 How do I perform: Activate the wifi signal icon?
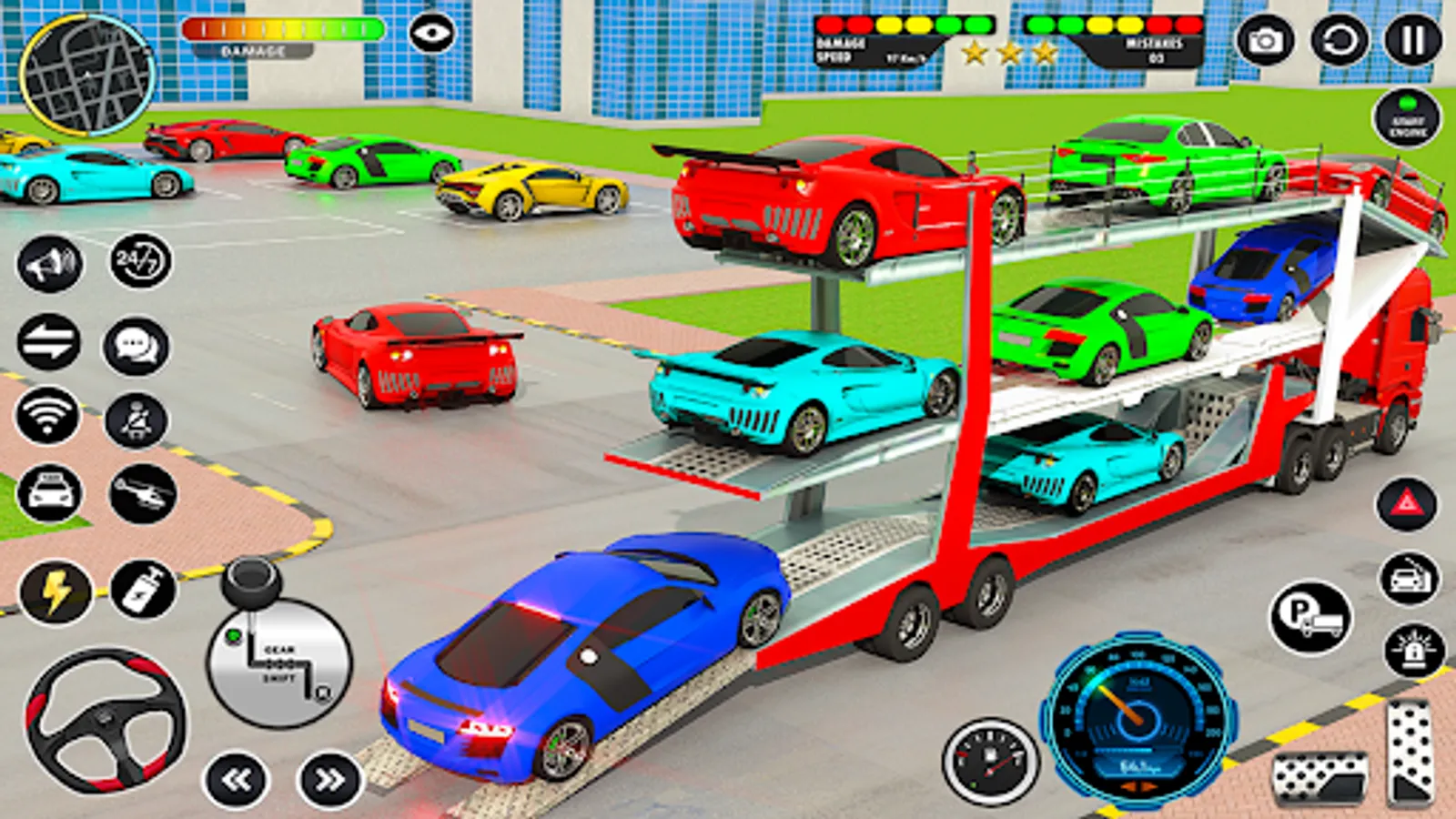point(47,417)
